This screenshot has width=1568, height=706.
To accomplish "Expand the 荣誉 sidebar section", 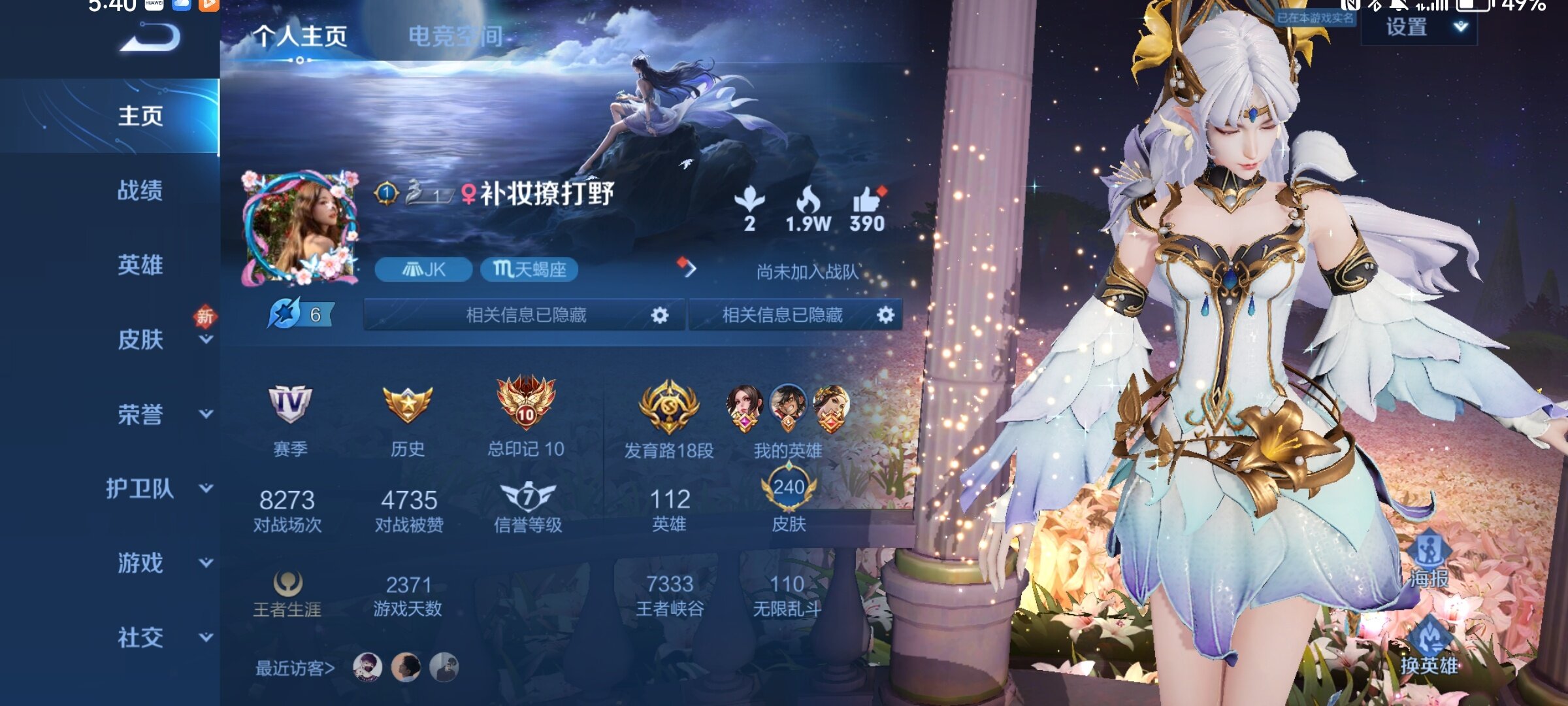I will click(206, 414).
